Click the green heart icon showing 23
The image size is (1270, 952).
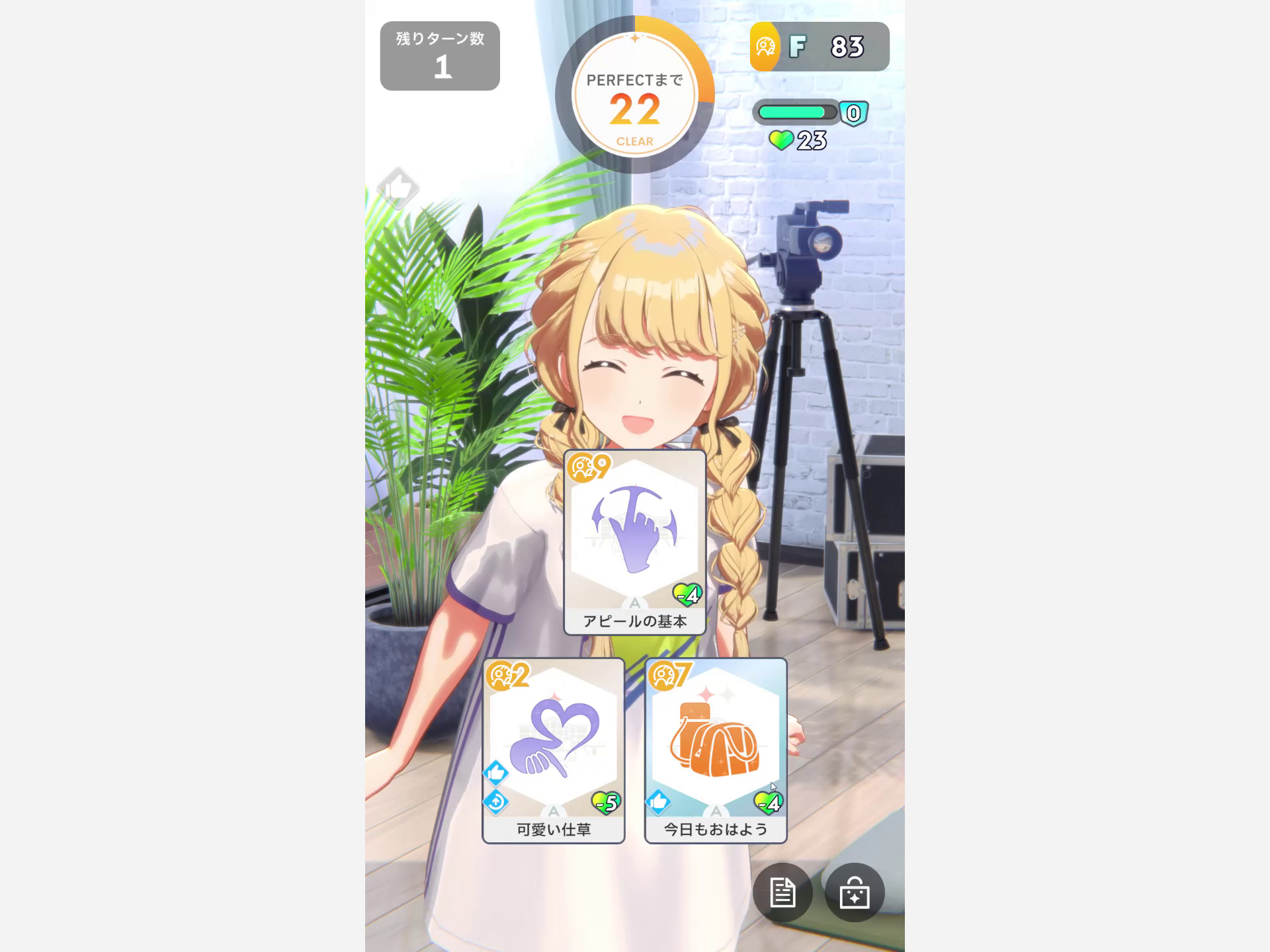click(x=782, y=139)
